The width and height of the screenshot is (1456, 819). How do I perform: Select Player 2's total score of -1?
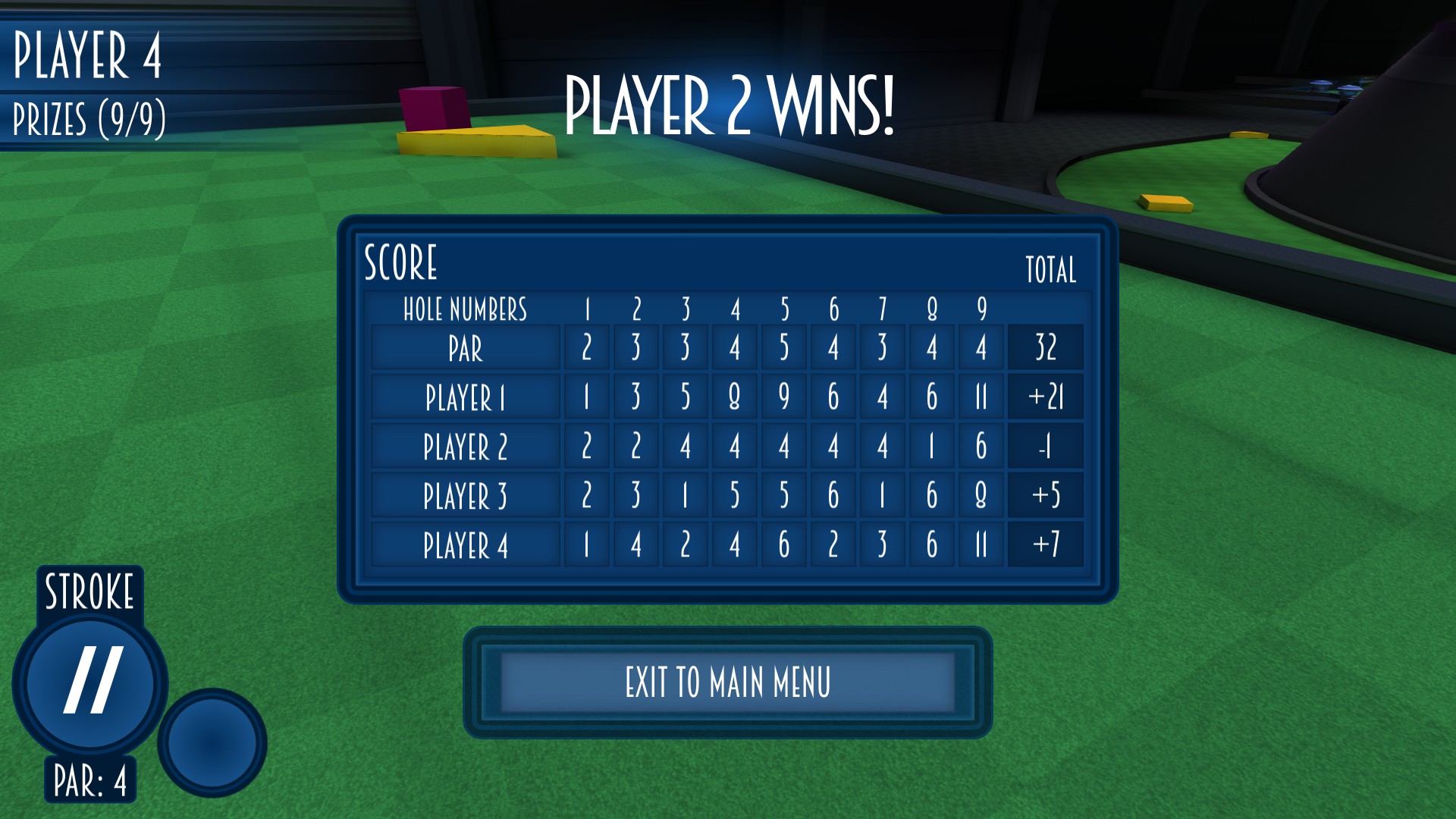point(1045,447)
